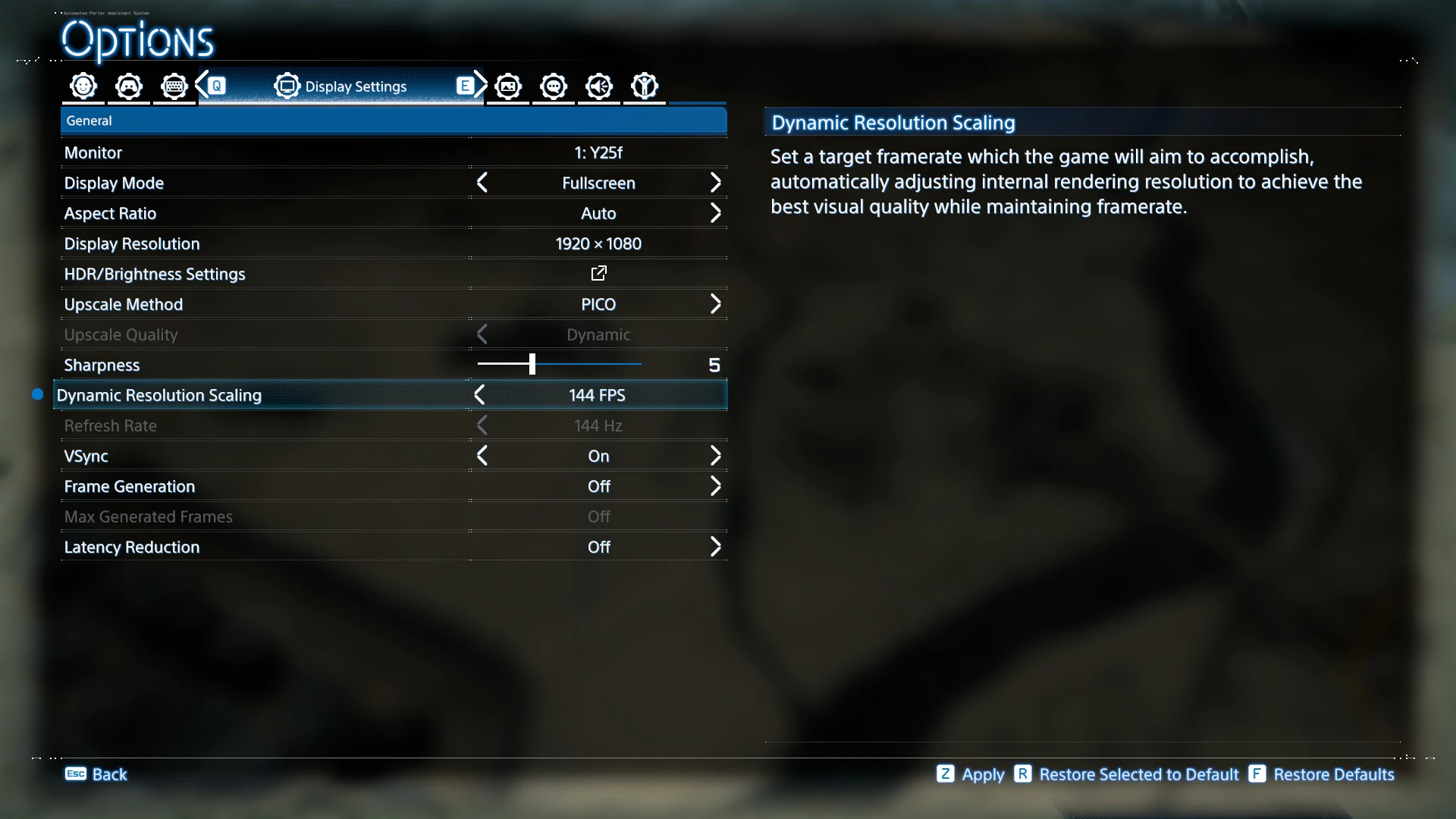Viewport: 1456px width, 819px height.
Task: Turn on Frame Generation with its right arrow
Action: [715, 486]
